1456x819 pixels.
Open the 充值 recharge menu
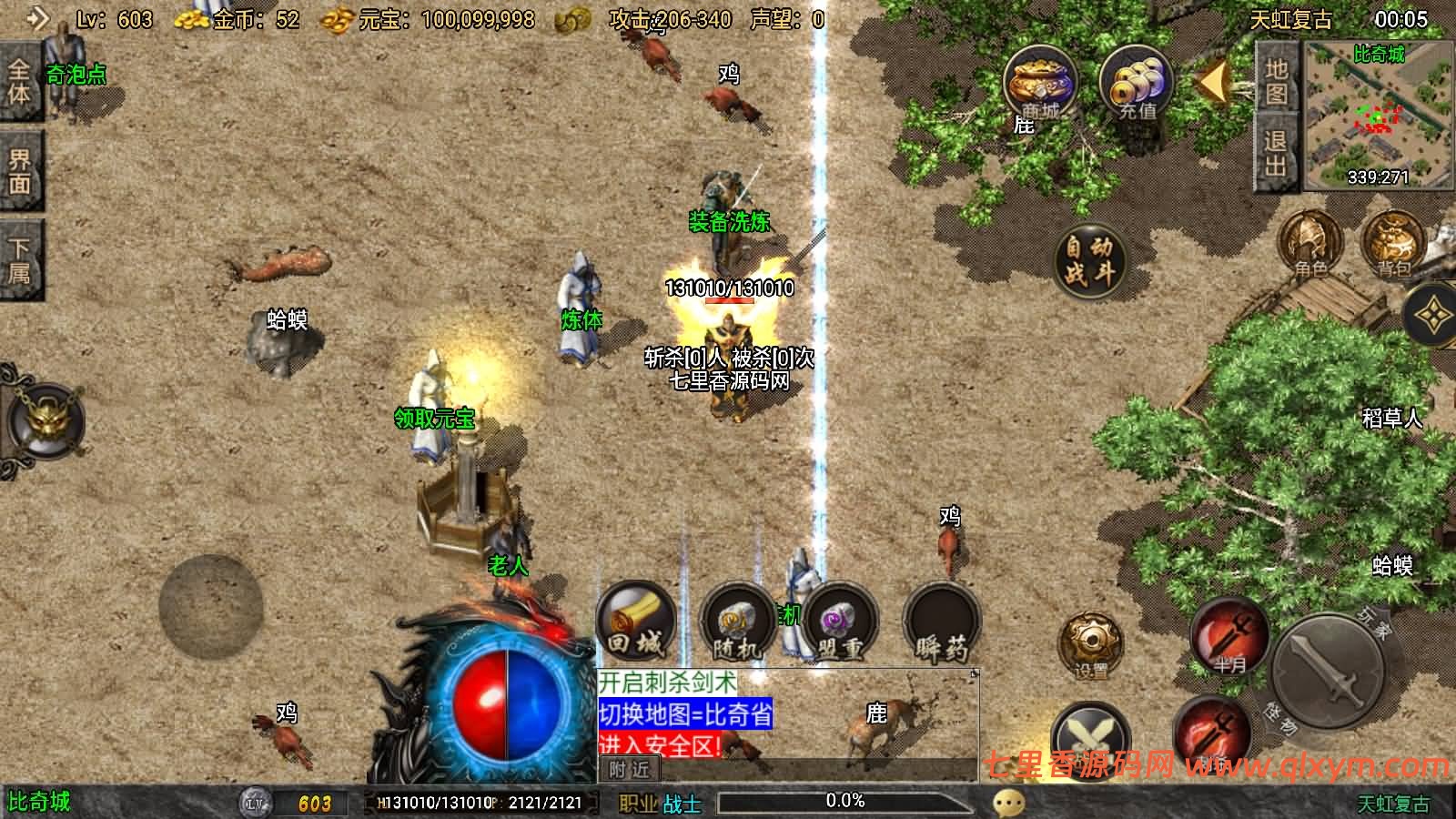click(x=1137, y=84)
